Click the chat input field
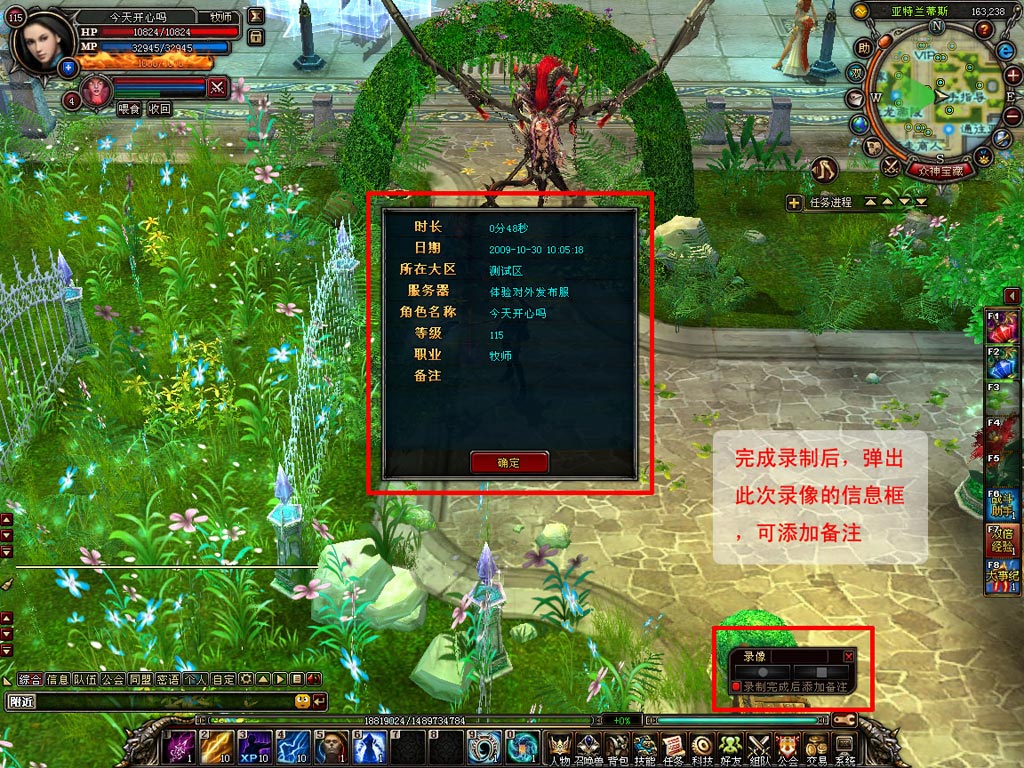Viewport: 1024px width, 768px height. (x=150, y=701)
